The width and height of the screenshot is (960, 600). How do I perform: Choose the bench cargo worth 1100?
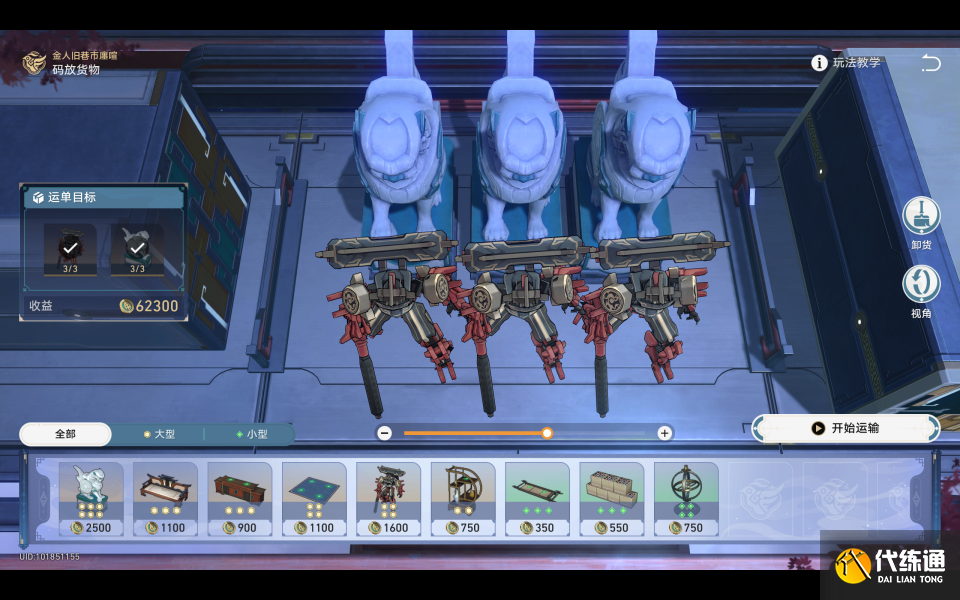click(165, 498)
